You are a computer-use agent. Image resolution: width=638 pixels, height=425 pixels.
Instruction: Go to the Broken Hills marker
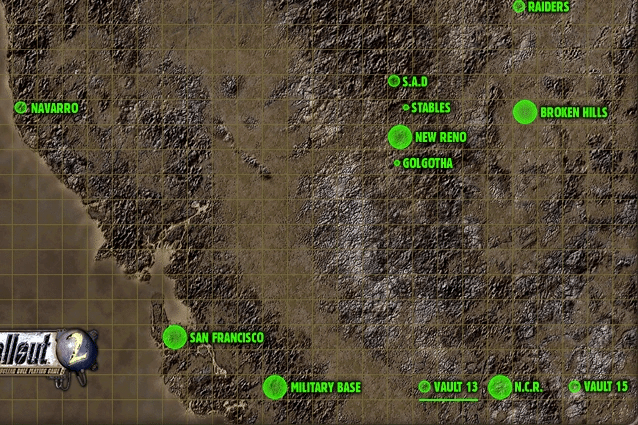[x=524, y=112]
